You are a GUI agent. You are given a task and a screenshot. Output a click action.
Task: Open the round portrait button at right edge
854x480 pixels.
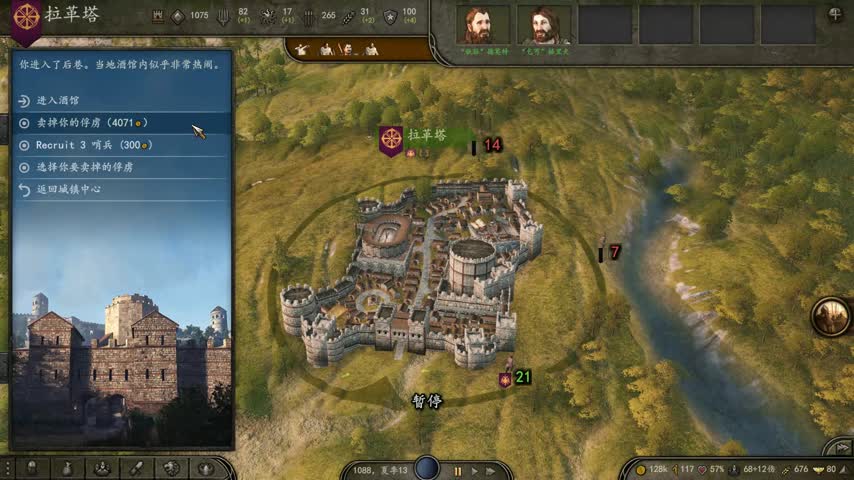click(x=830, y=316)
